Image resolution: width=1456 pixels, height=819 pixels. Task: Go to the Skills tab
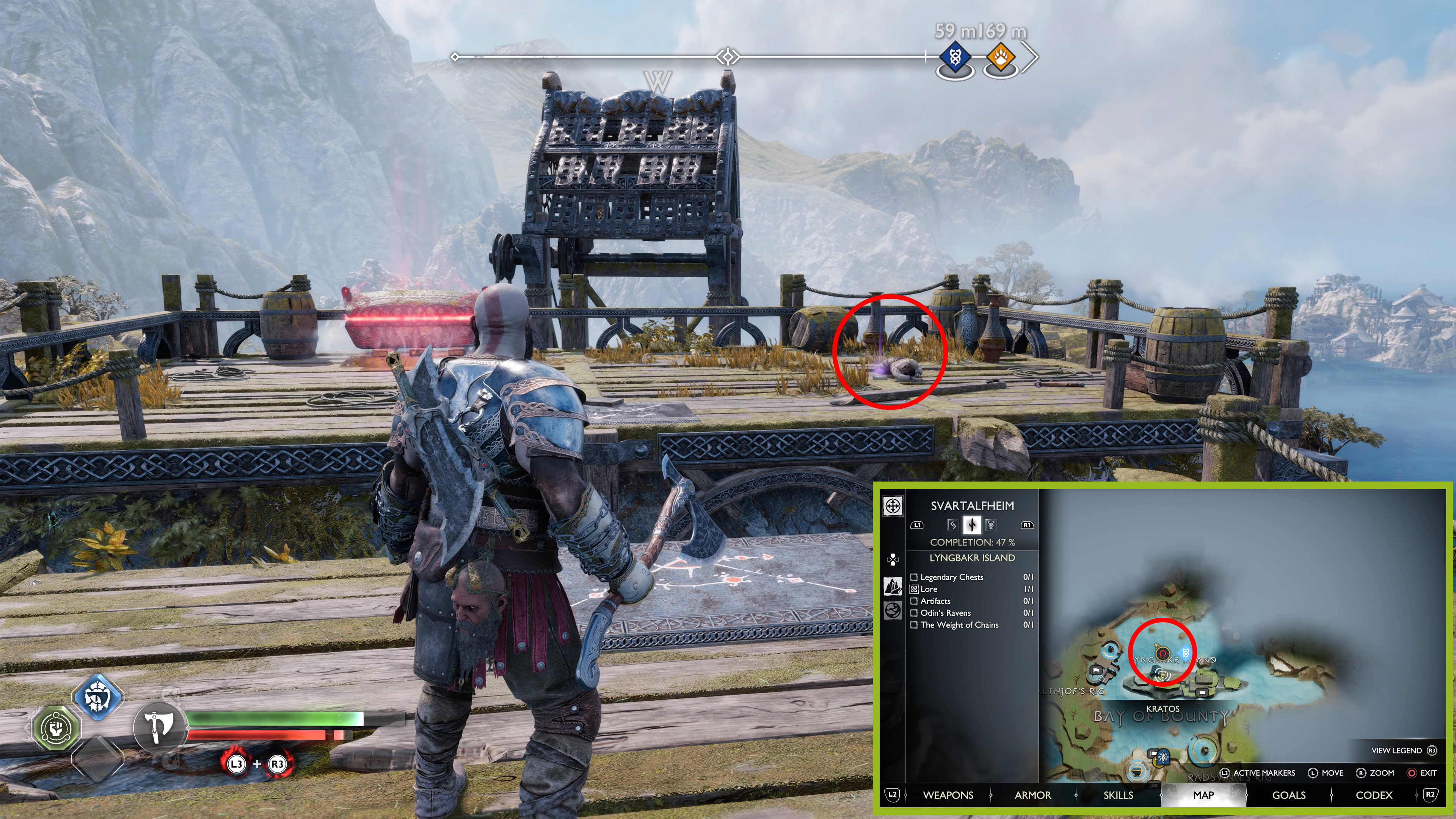tap(1118, 795)
